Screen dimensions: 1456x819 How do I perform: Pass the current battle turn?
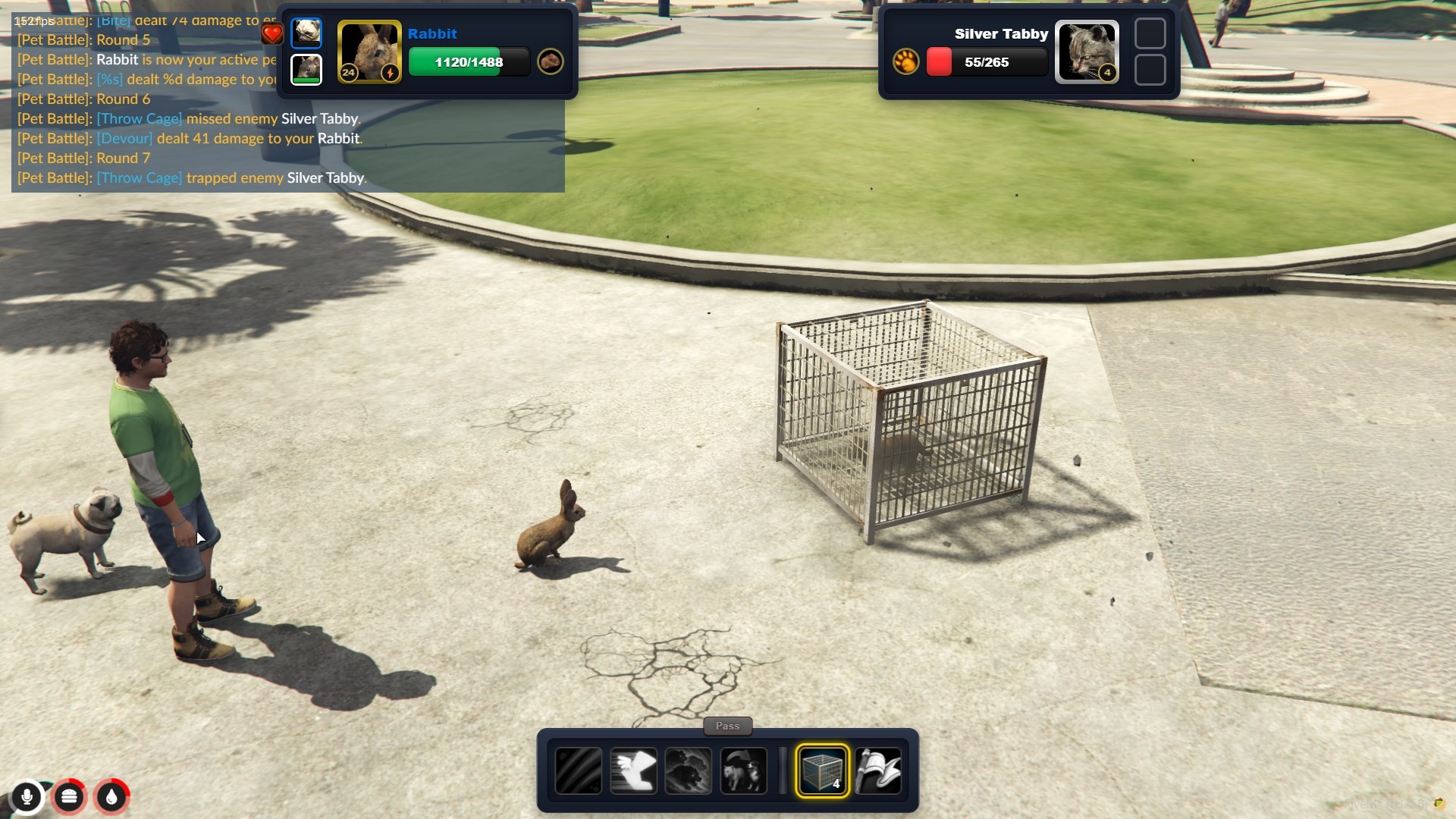727,726
